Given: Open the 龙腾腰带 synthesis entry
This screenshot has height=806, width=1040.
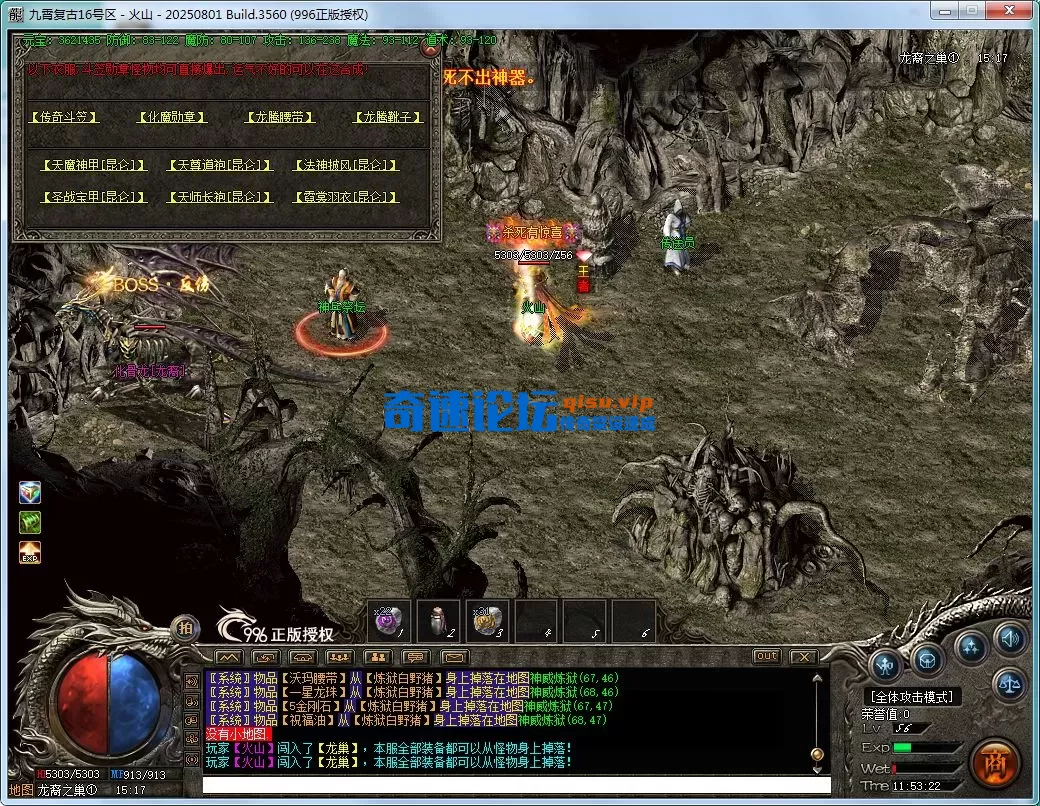Looking at the screenshot, I should 280,117.
